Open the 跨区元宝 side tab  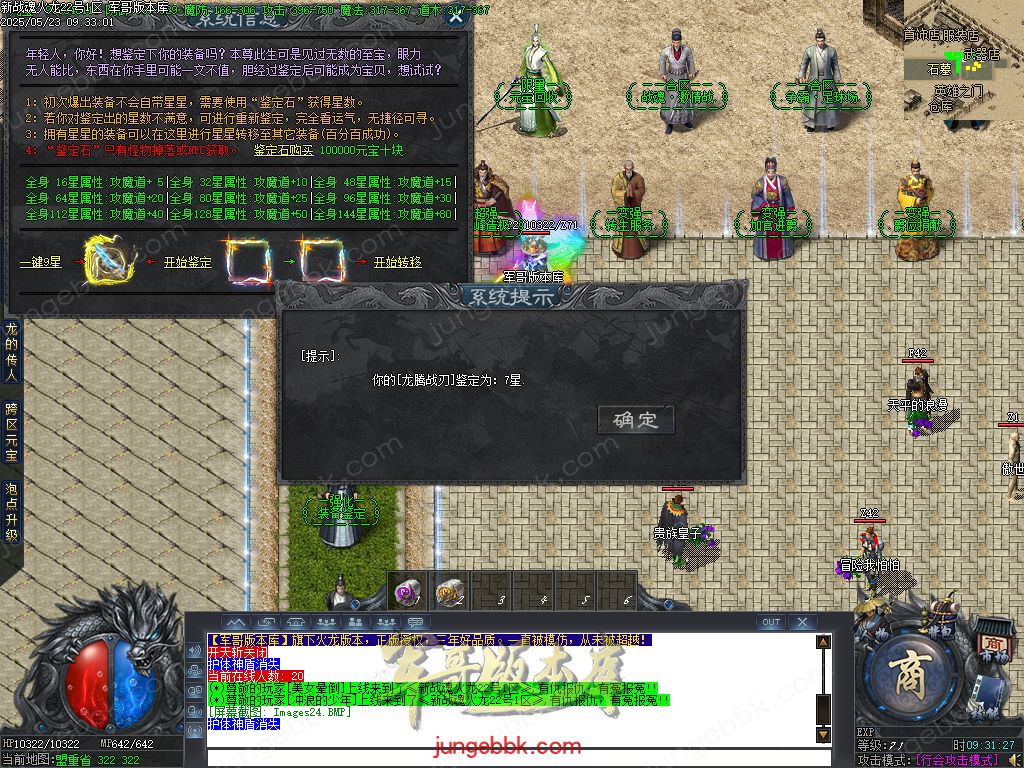coord(11,431)
